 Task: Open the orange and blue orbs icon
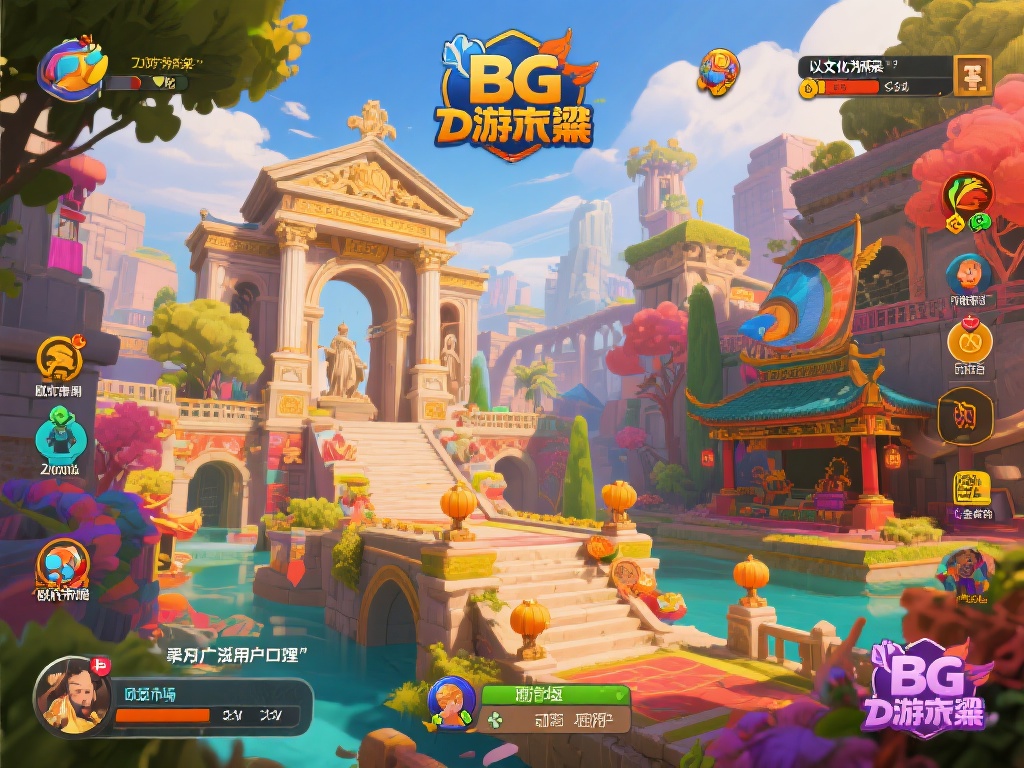click(x=63, y=565)
